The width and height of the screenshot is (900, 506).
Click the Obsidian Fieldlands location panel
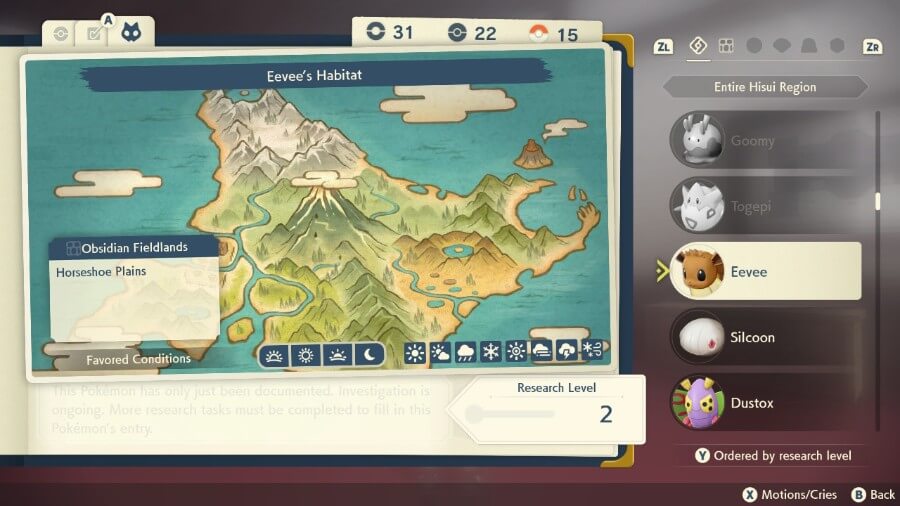[x=135, y=290]
